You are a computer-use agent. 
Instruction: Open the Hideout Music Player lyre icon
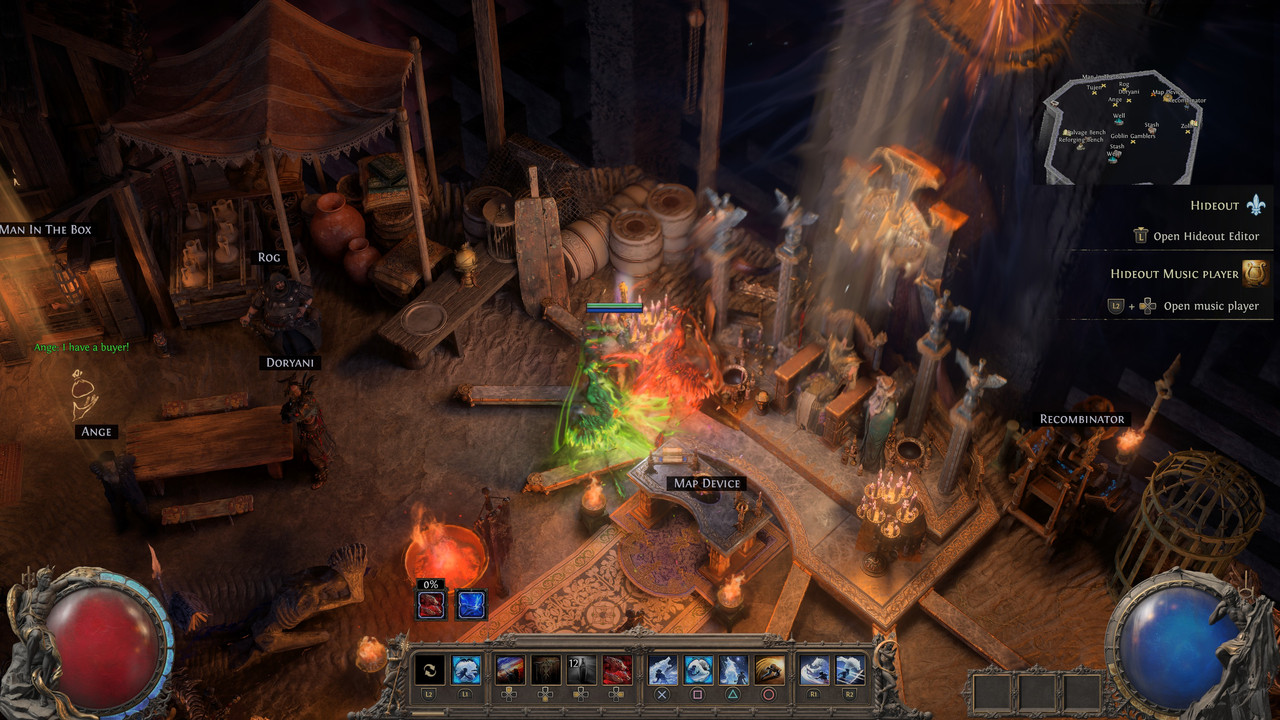tap(1255, 273)
